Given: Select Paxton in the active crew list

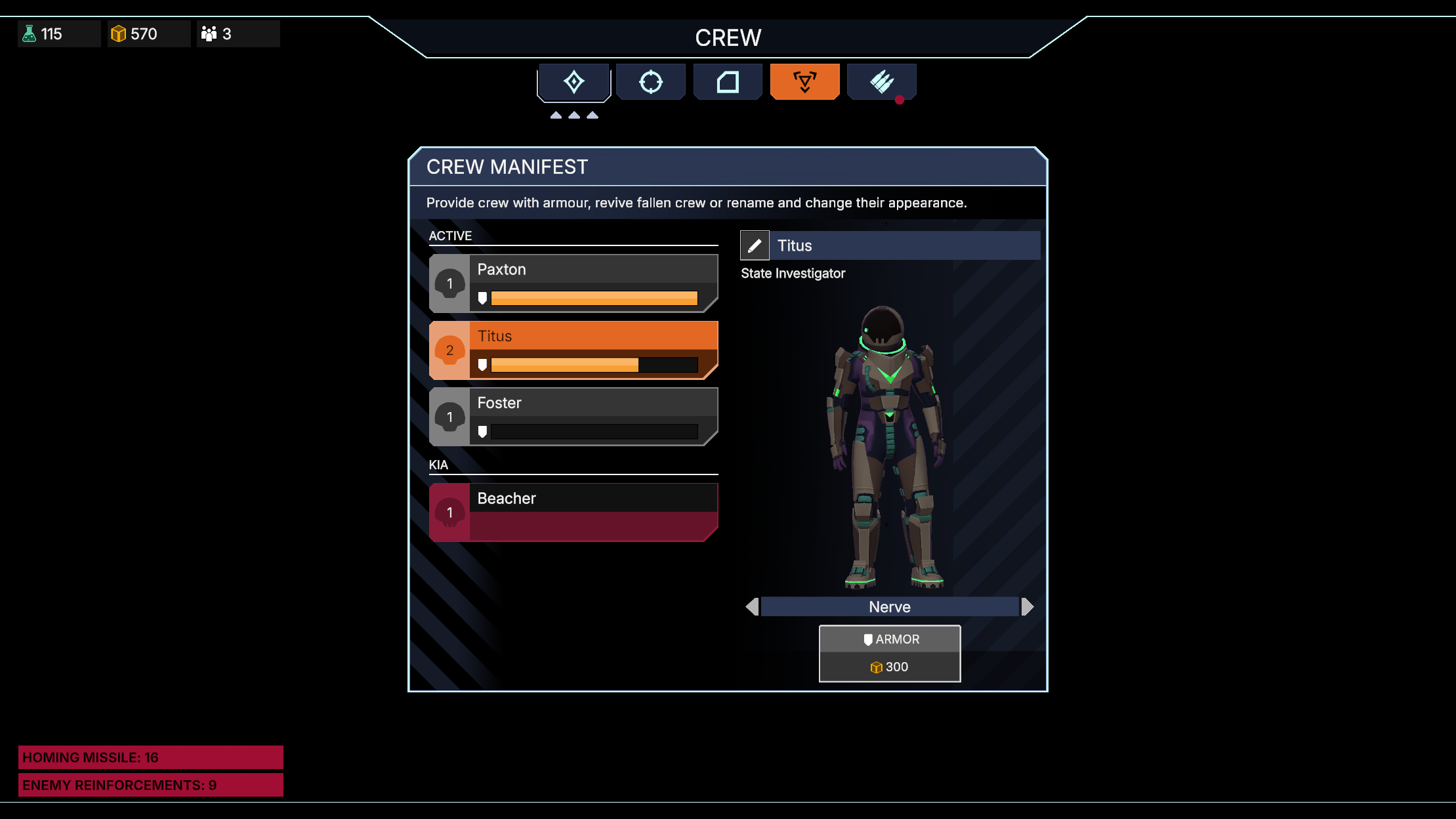Looking at the screenshot, I should [x=573, y=283].
